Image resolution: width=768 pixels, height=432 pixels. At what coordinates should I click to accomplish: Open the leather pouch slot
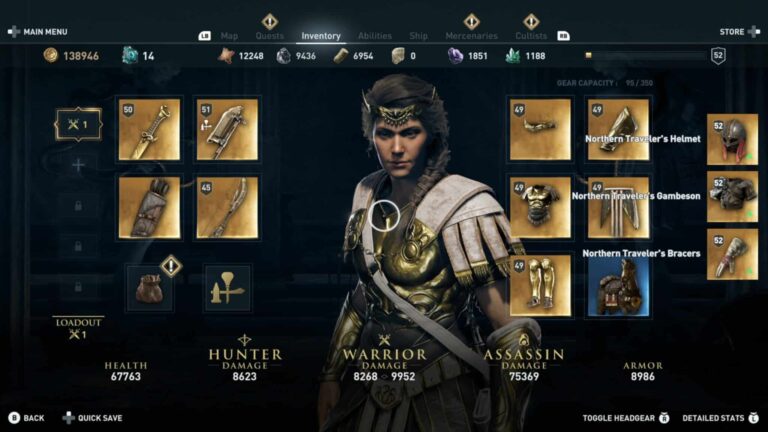[x=149, y=287]
